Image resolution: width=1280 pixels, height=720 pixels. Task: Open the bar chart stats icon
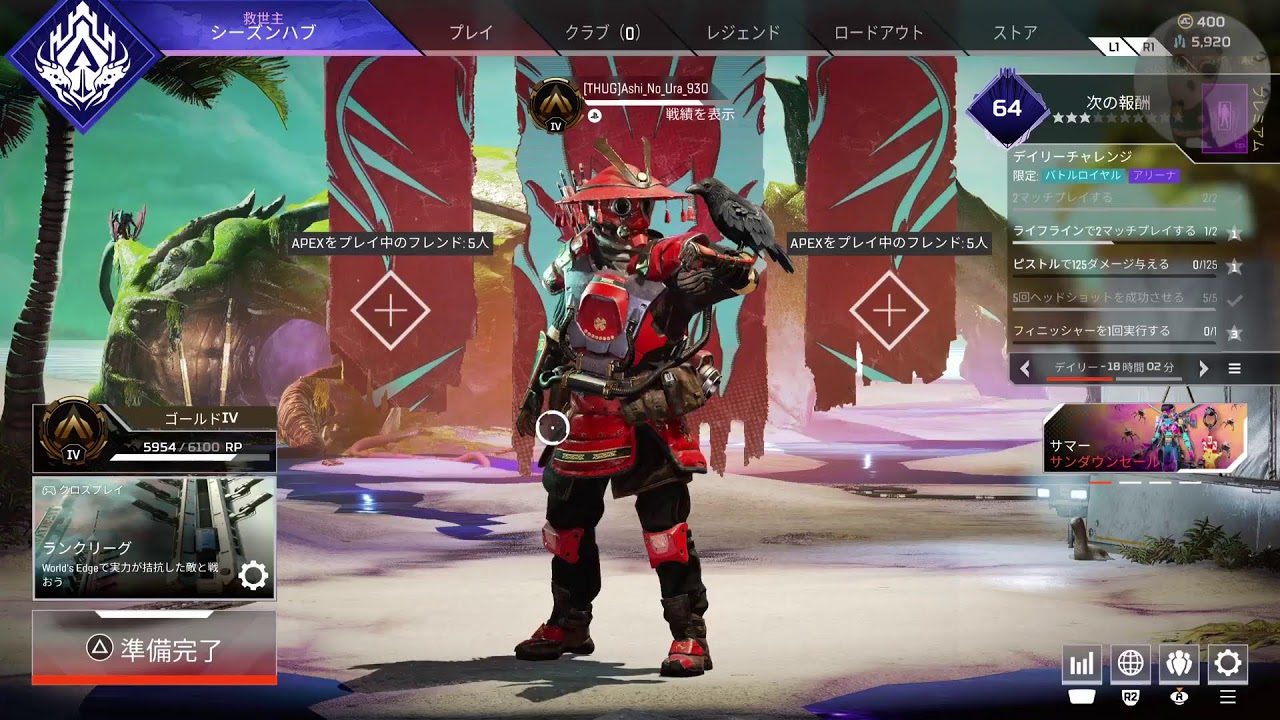(x=1082, y=663)
